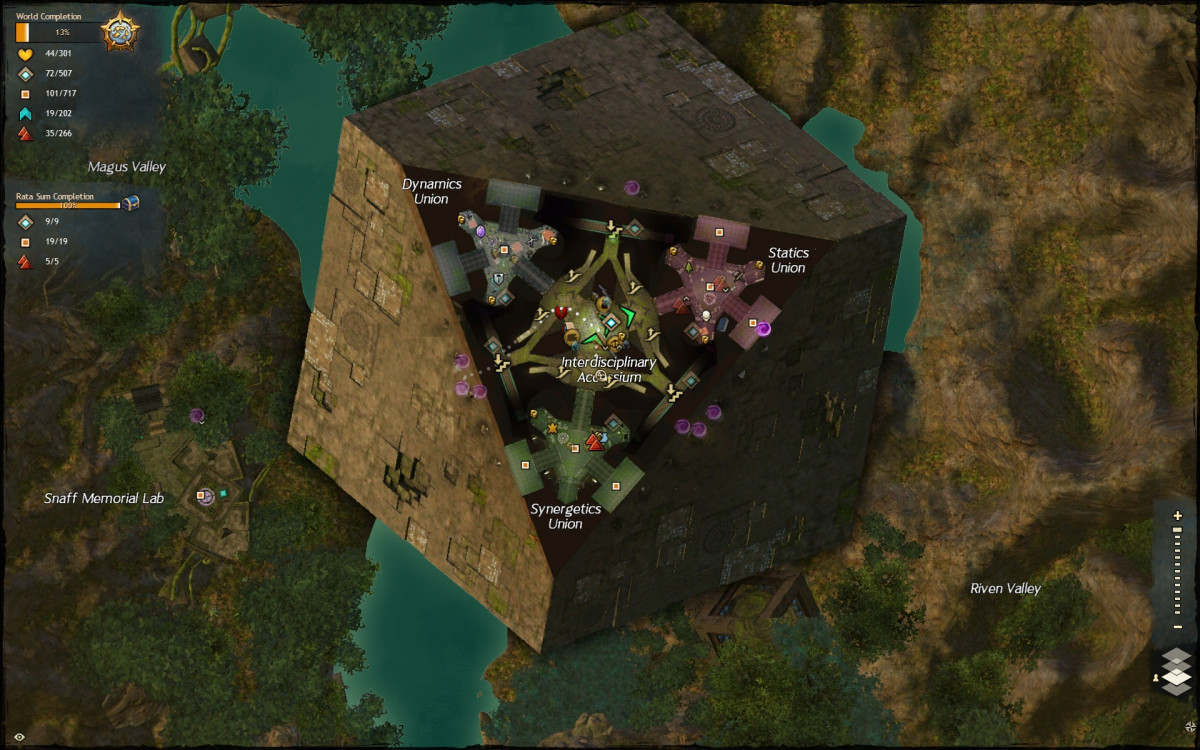Click the Snaff Memorial Lab point of interest
Screen dimensions: 1200x750
pos(203,495)
